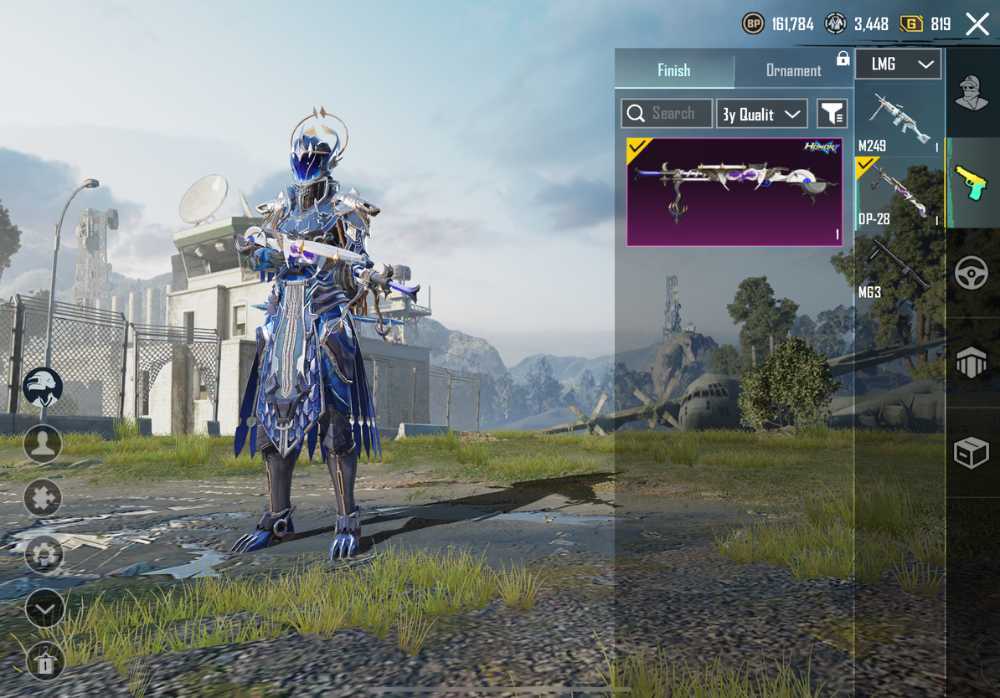Open the locked Ornament tab
1000x698 pixels.
pos(793,70)
